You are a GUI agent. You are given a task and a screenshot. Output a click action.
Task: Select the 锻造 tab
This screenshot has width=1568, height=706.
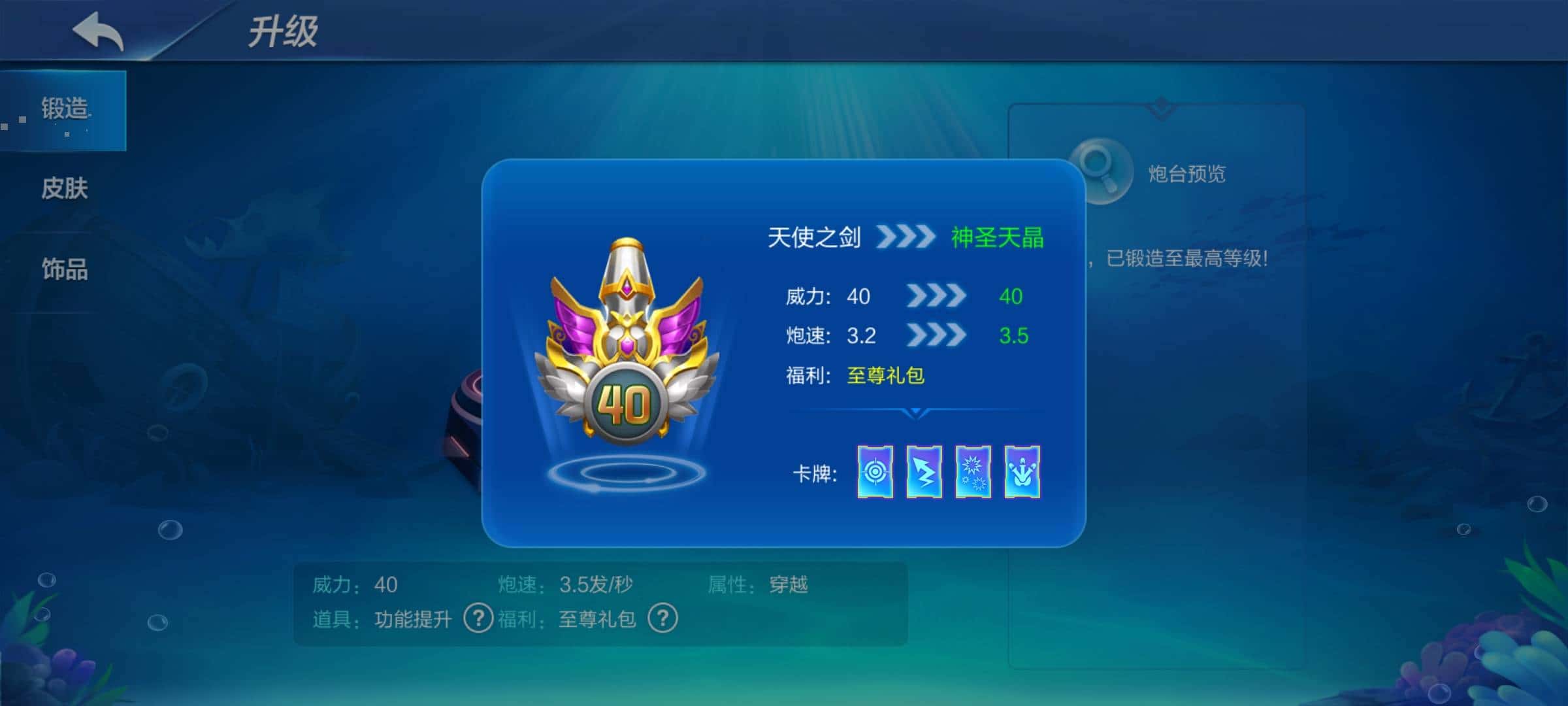tap(63, 110)
